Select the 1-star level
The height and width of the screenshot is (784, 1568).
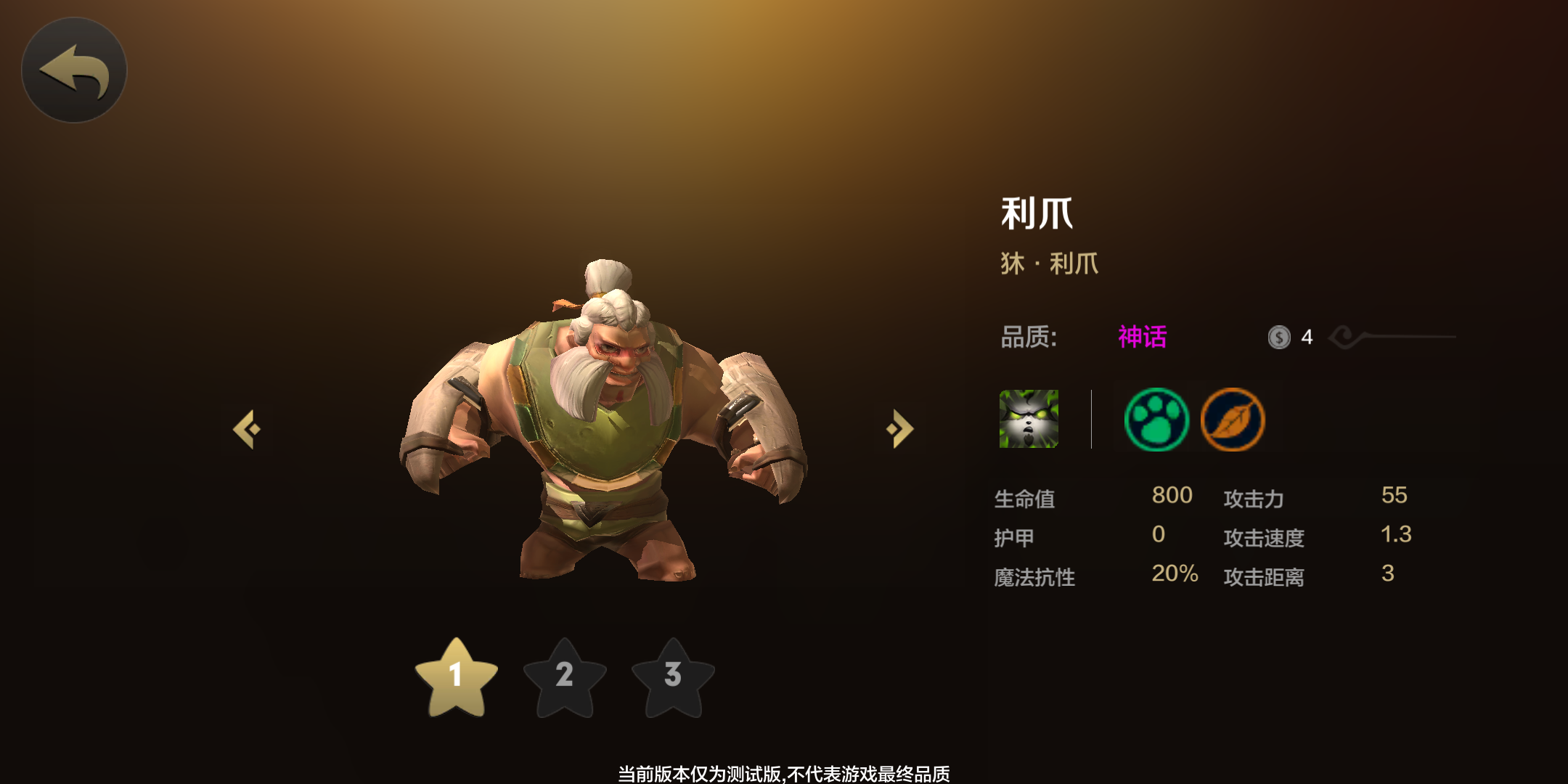(456, 677)
